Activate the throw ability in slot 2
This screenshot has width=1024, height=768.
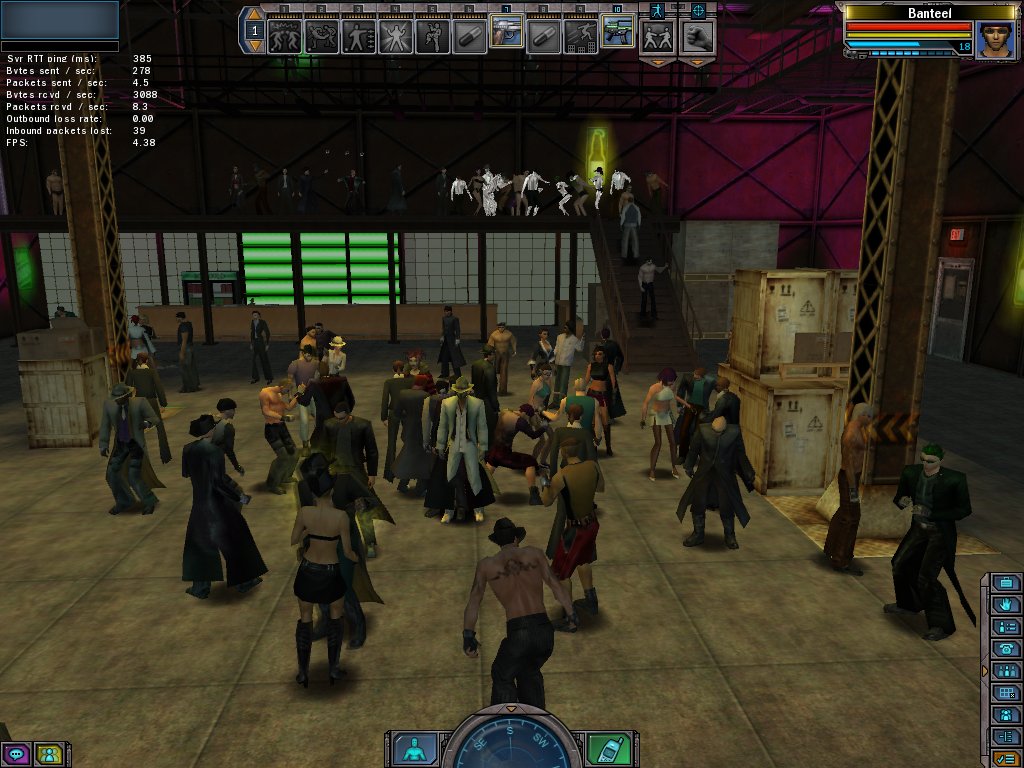click(x=322, y=36)
